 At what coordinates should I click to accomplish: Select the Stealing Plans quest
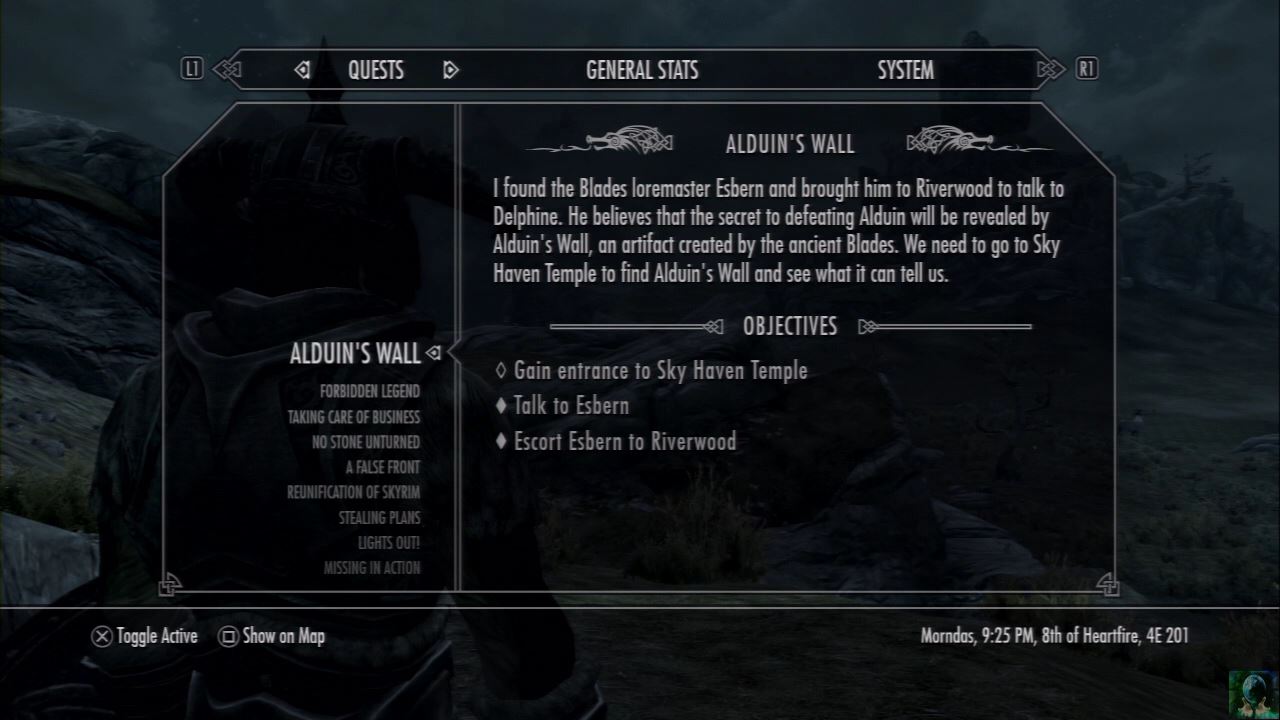(379, 518)
